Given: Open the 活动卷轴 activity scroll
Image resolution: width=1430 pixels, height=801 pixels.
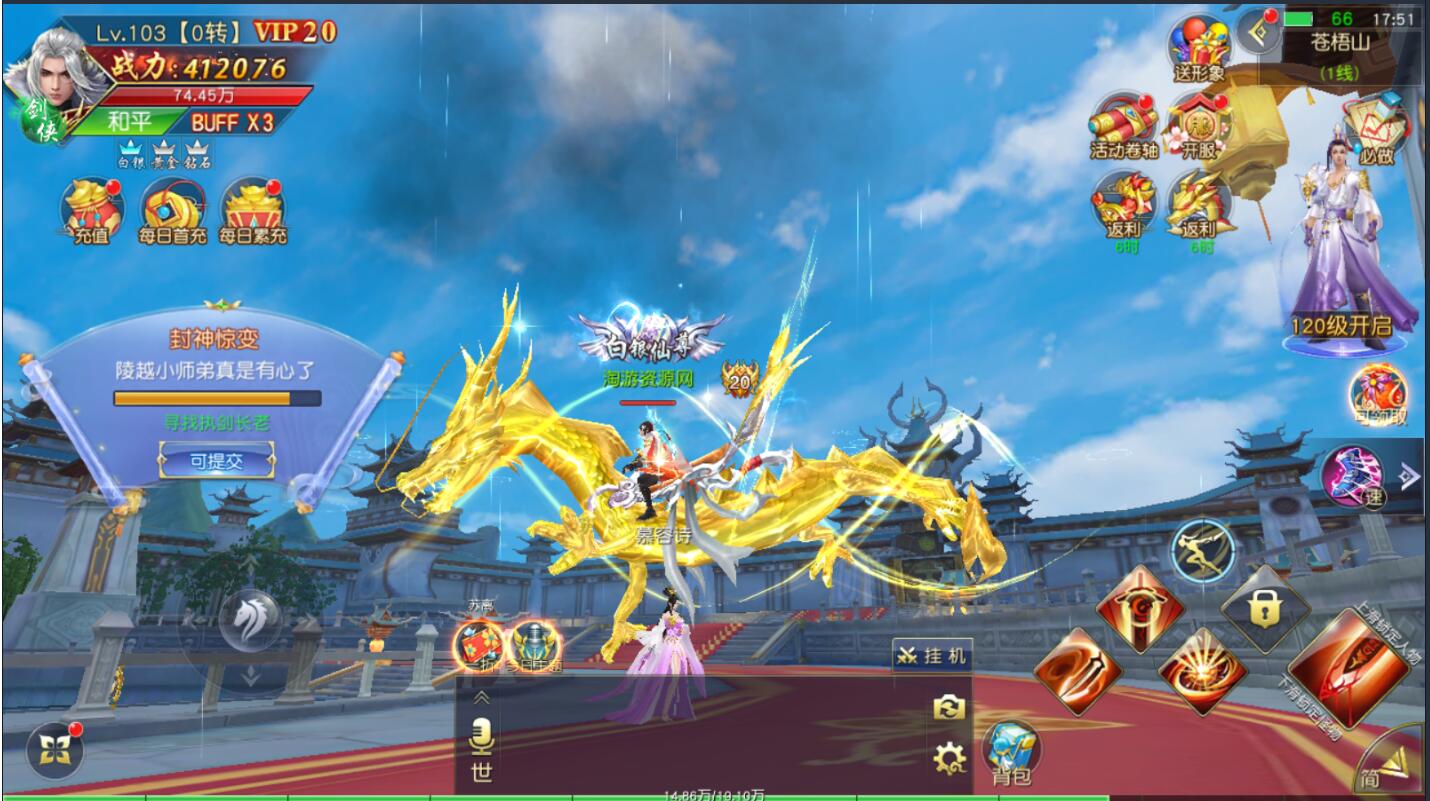Looking at the screenshot, I should click(1125, 125).
